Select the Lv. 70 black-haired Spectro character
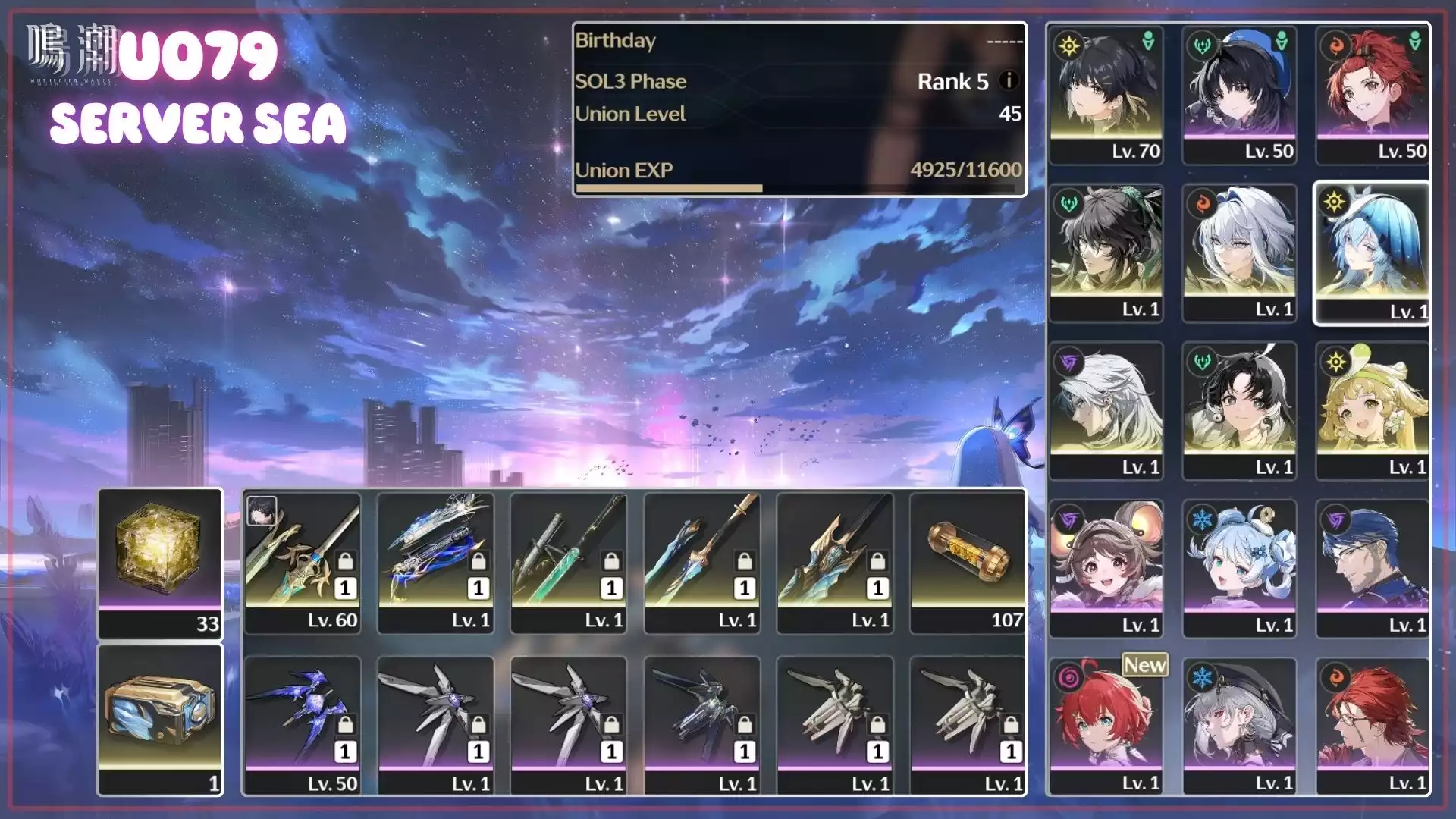This screenshot has height=819, width=1456. pos(1106,94)
